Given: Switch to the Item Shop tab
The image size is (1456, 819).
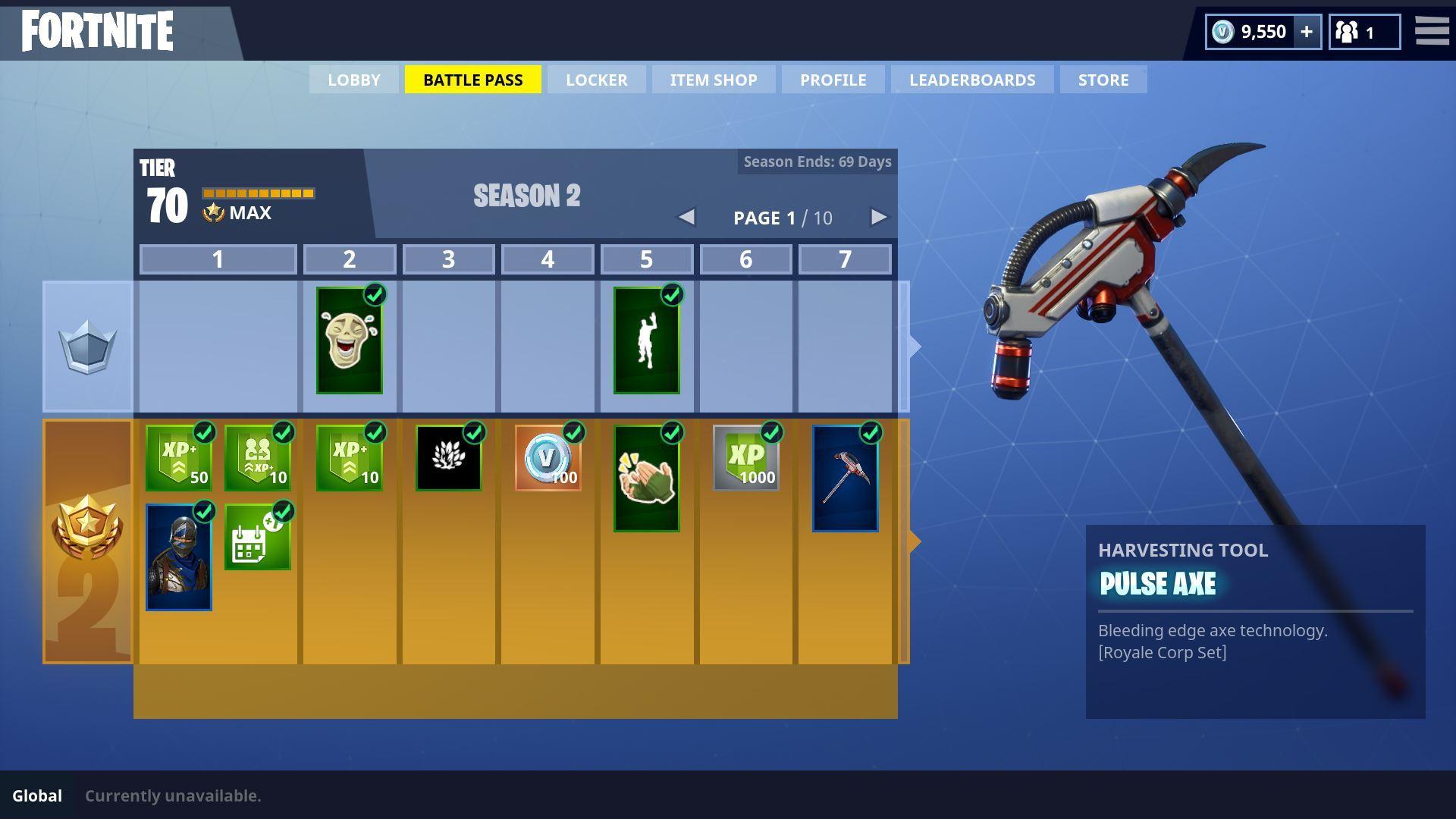Looking at the screenshot, I should click(x=712, y=79).
